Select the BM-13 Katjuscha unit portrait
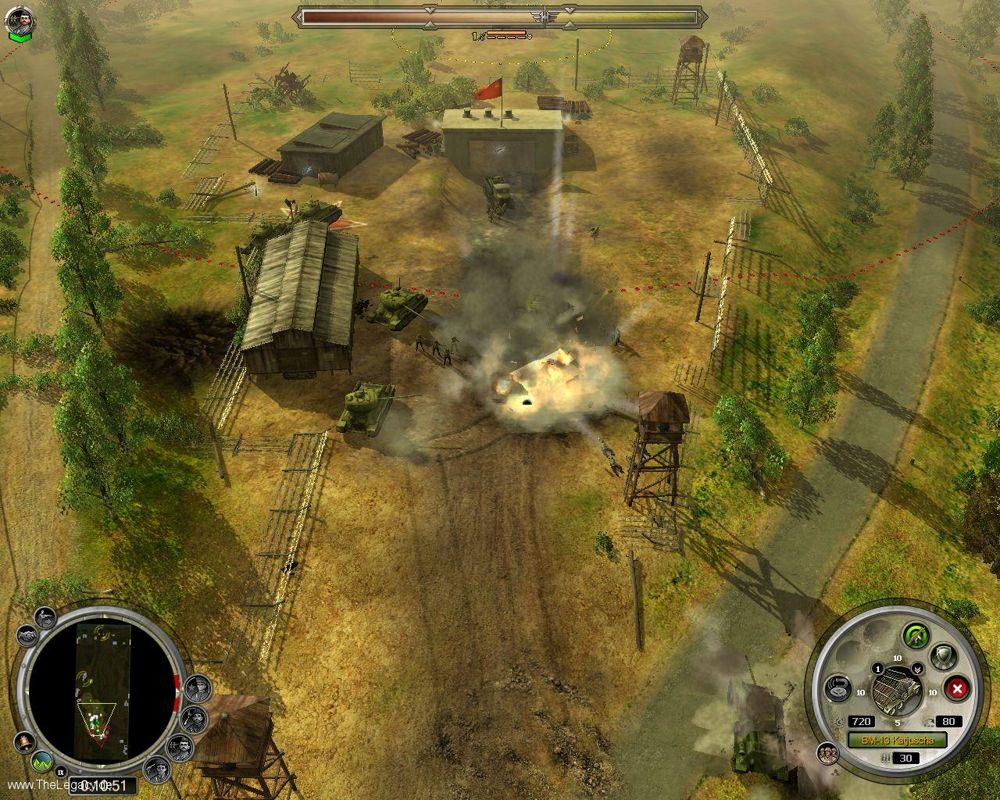 [x=896, y=688]
